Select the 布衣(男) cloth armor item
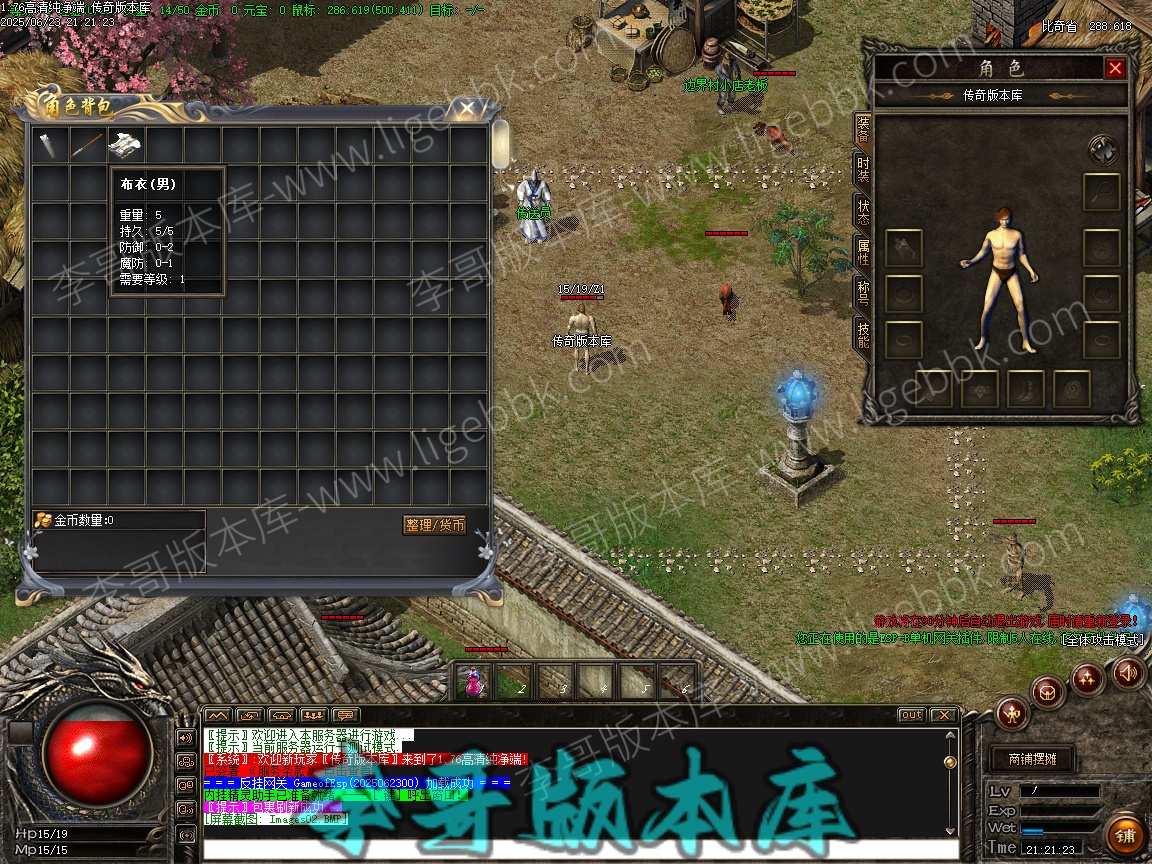 click(125, 144)
